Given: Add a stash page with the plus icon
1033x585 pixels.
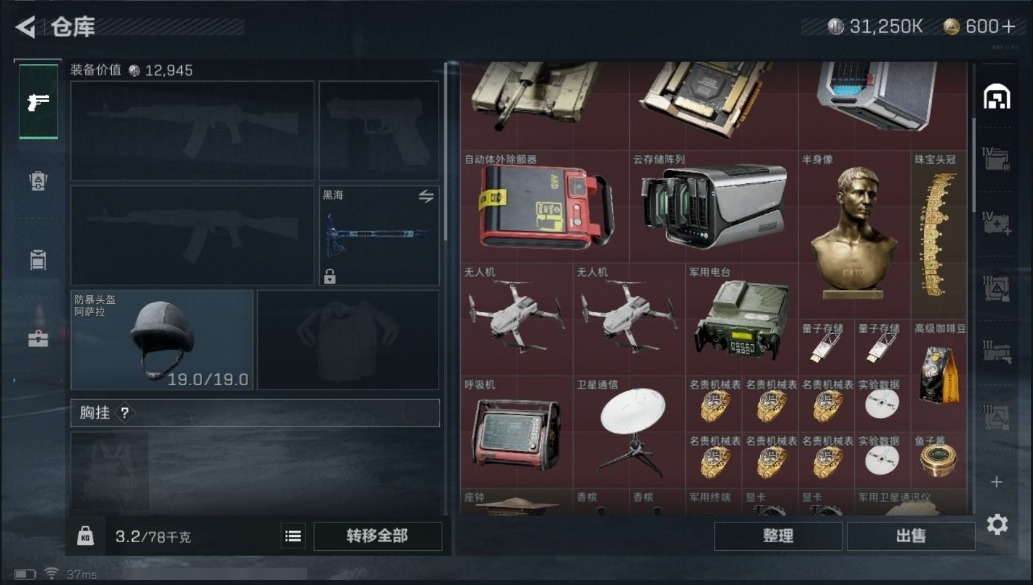Looking at the screenshot, I should (x=996, y=482).
